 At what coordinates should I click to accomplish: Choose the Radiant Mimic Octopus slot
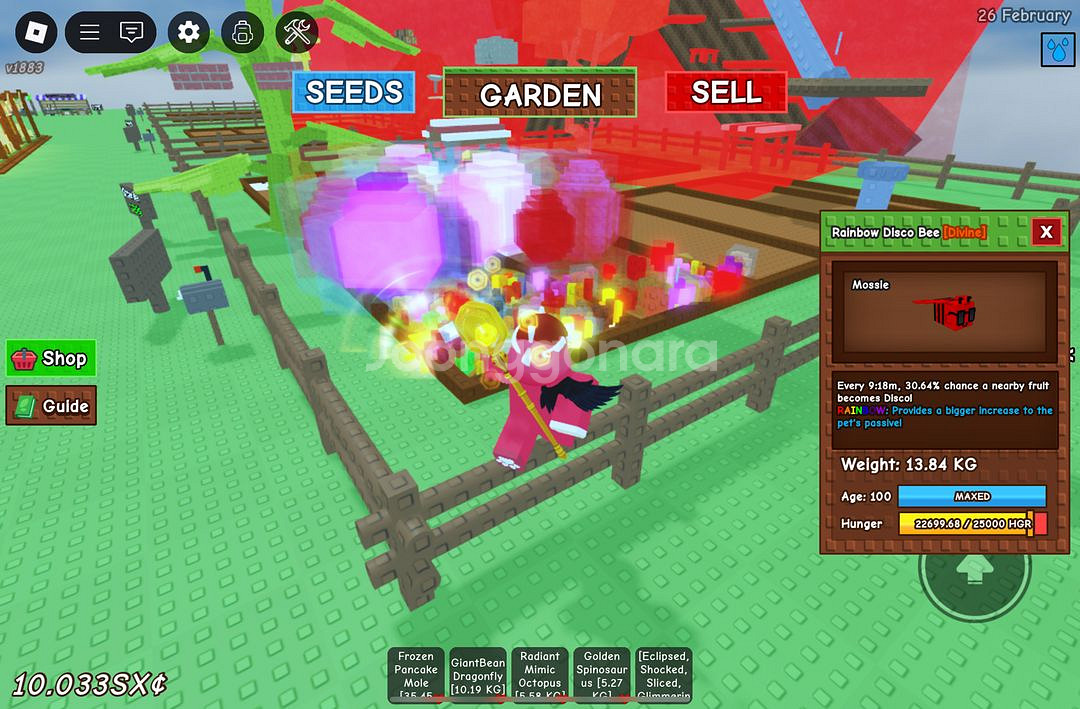click(540, 676)
